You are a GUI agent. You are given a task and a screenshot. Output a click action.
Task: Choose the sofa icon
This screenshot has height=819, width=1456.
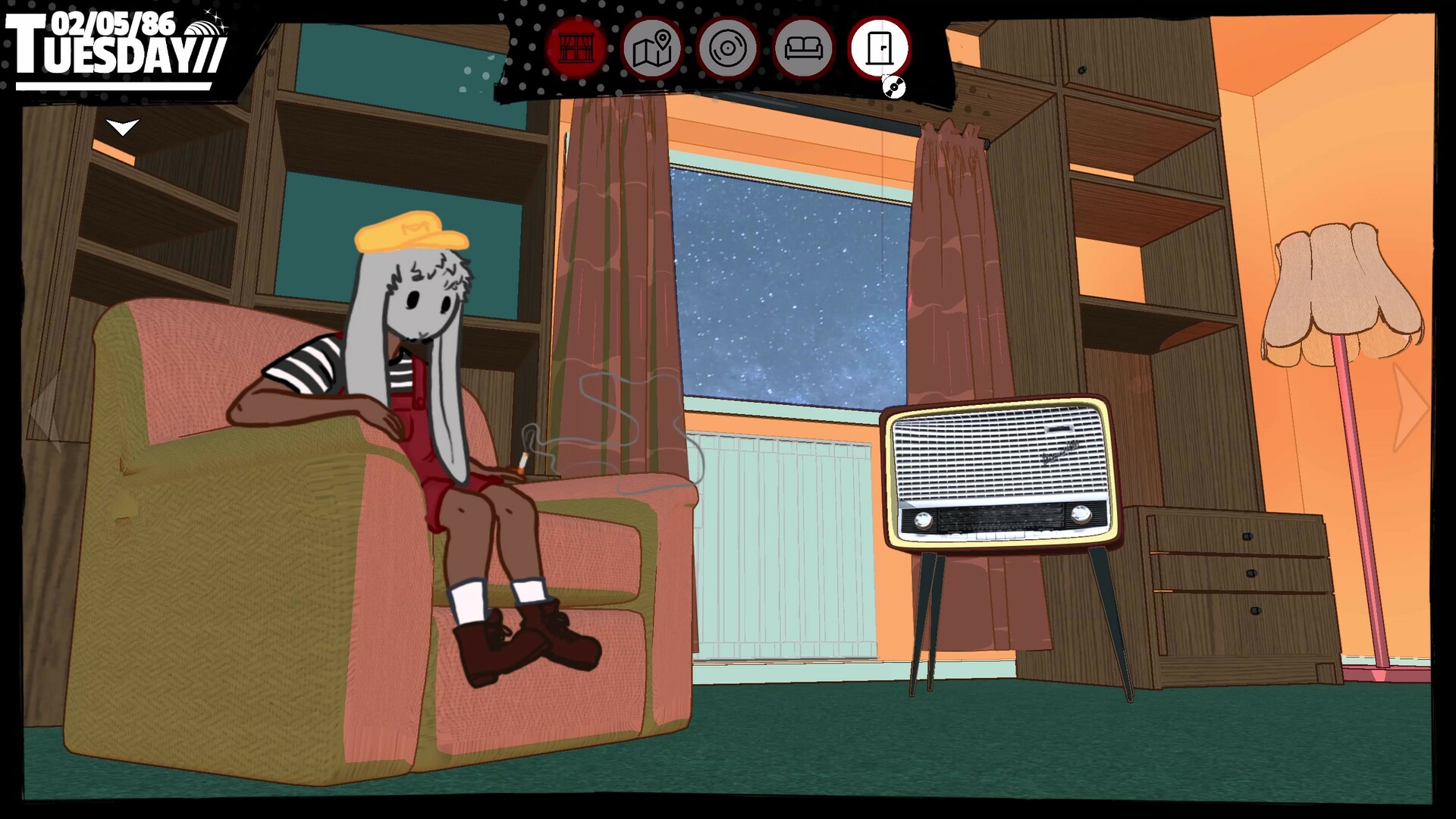pos(803,49)
